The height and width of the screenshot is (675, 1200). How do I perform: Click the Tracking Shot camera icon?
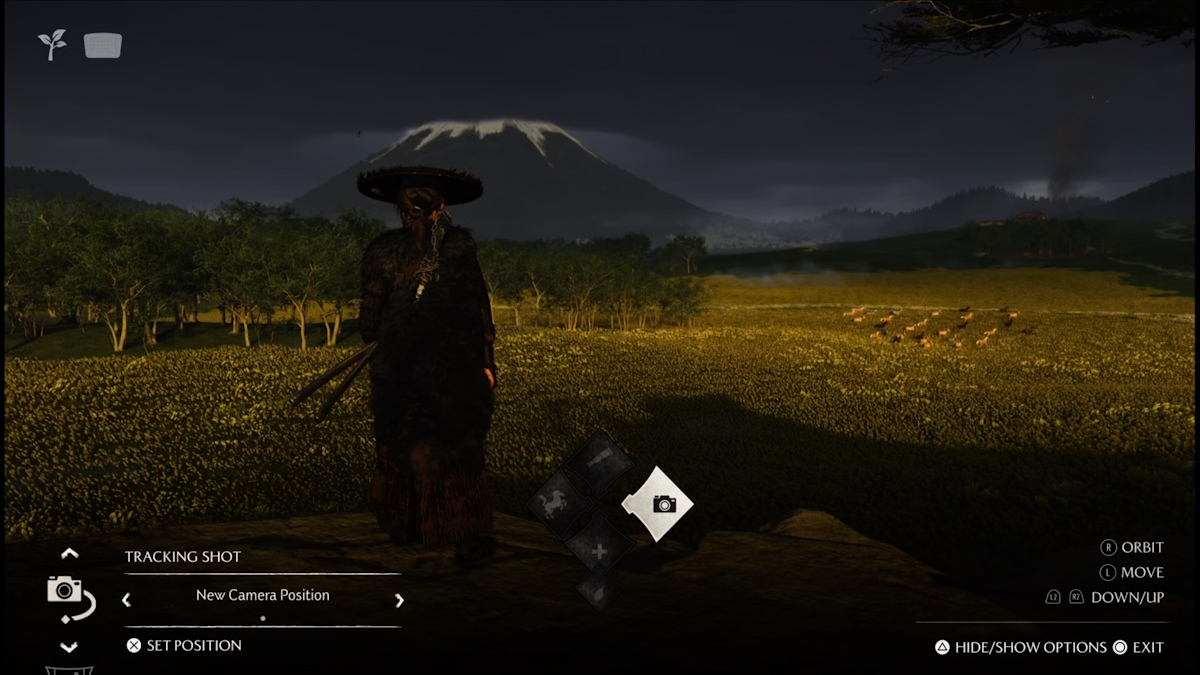click(x=67, y=594)
